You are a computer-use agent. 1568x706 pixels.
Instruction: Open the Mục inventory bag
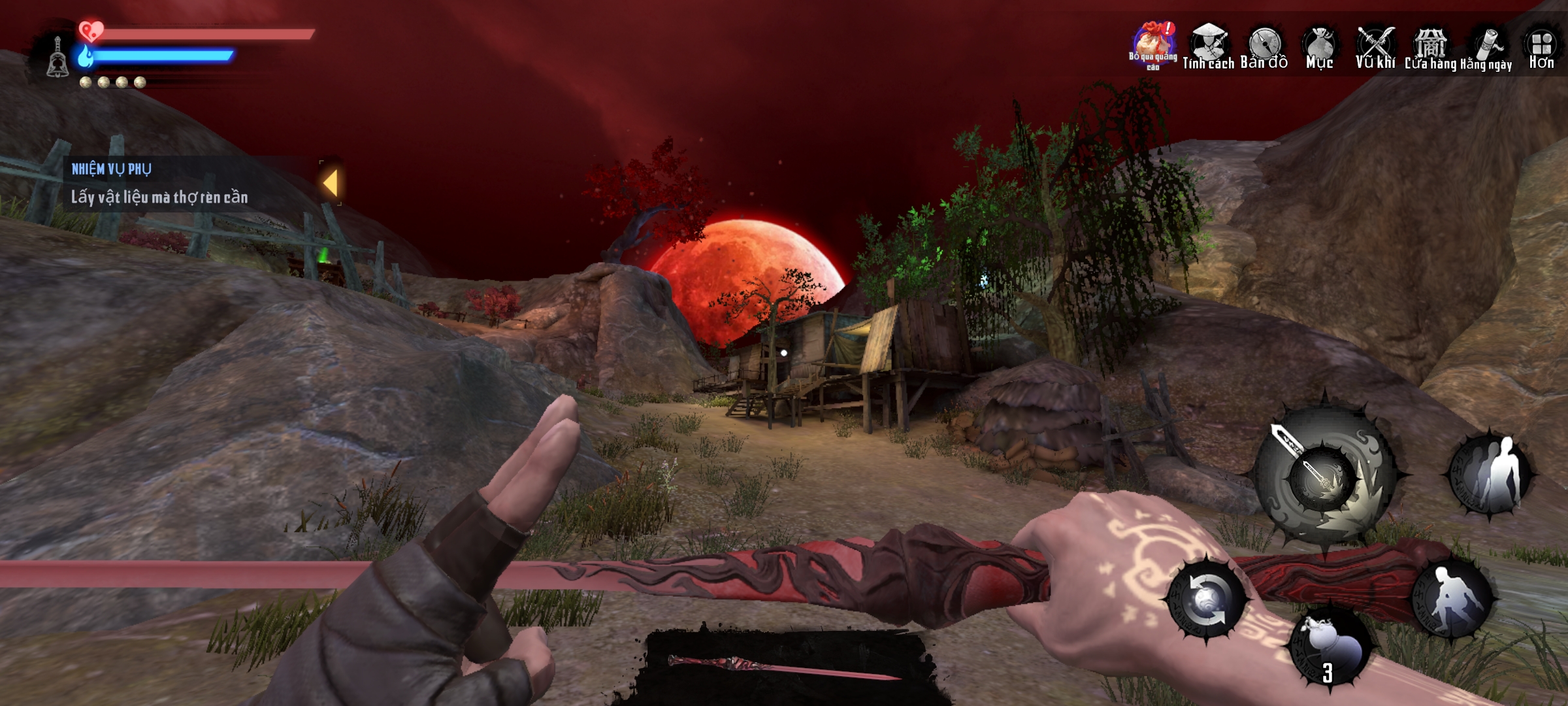(x=1319, y=46)
